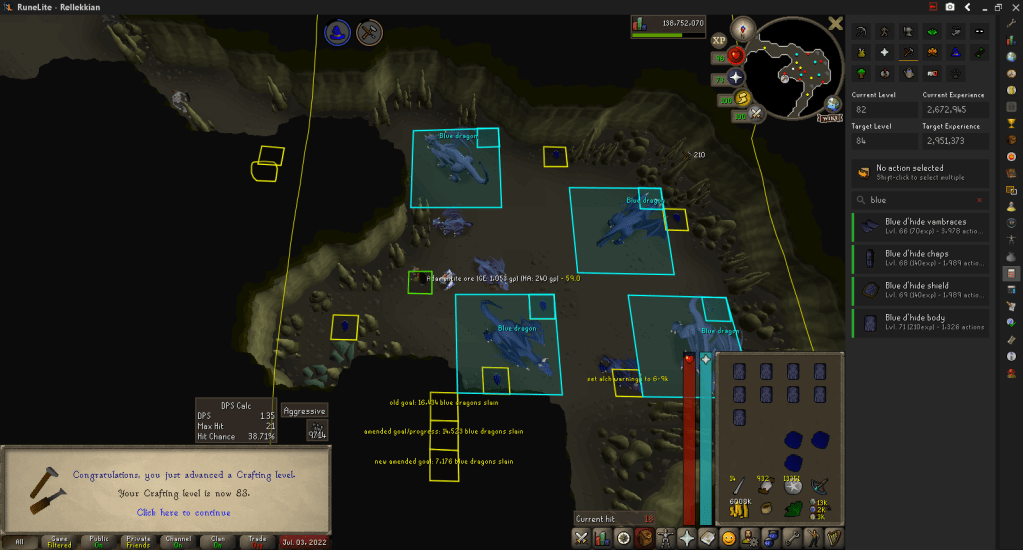Open the emotes tab smiley icon
The image size is (1023, 550).
[x=730, y=539]
